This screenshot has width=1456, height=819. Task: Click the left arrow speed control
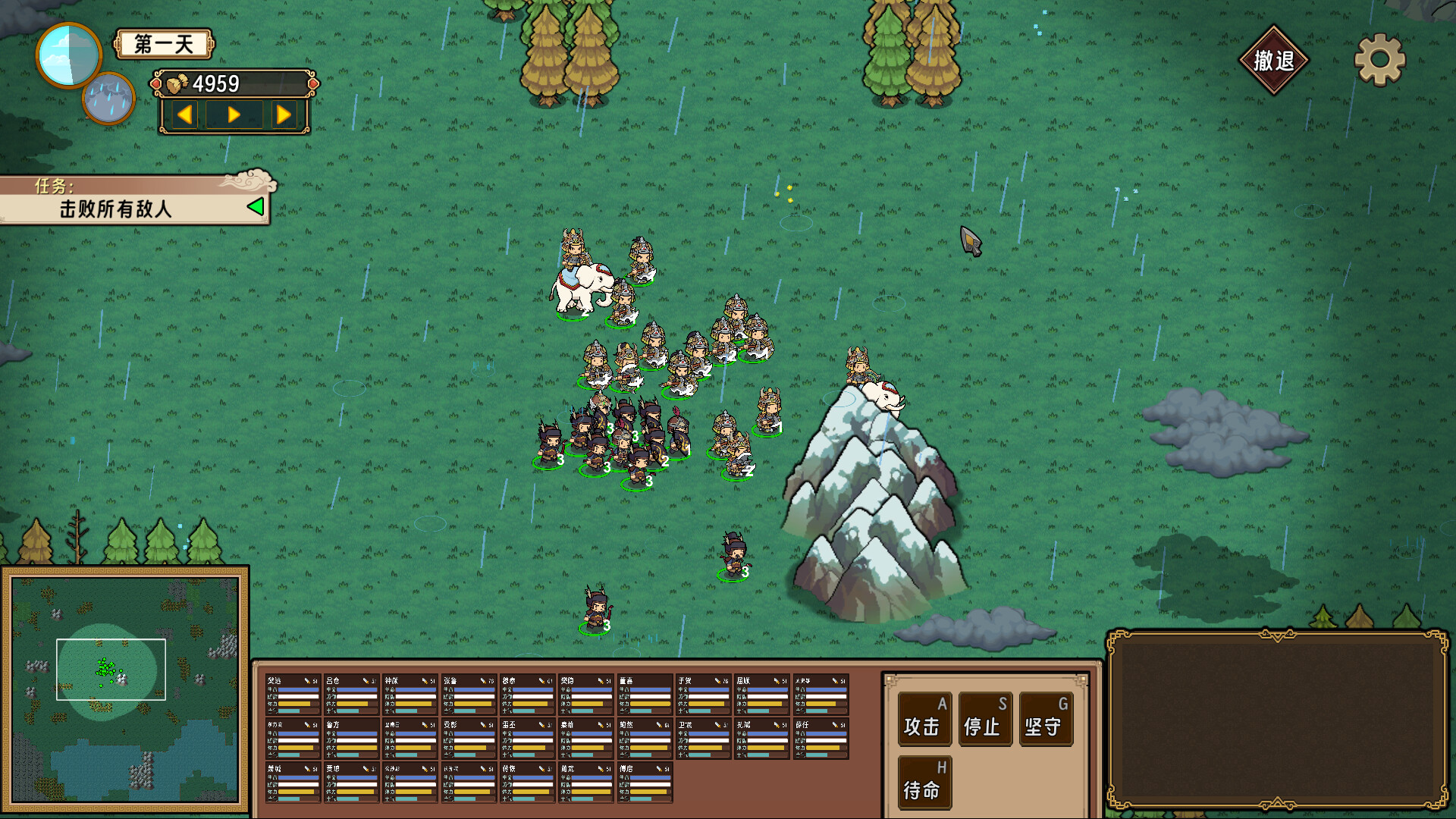click(185, 115)
